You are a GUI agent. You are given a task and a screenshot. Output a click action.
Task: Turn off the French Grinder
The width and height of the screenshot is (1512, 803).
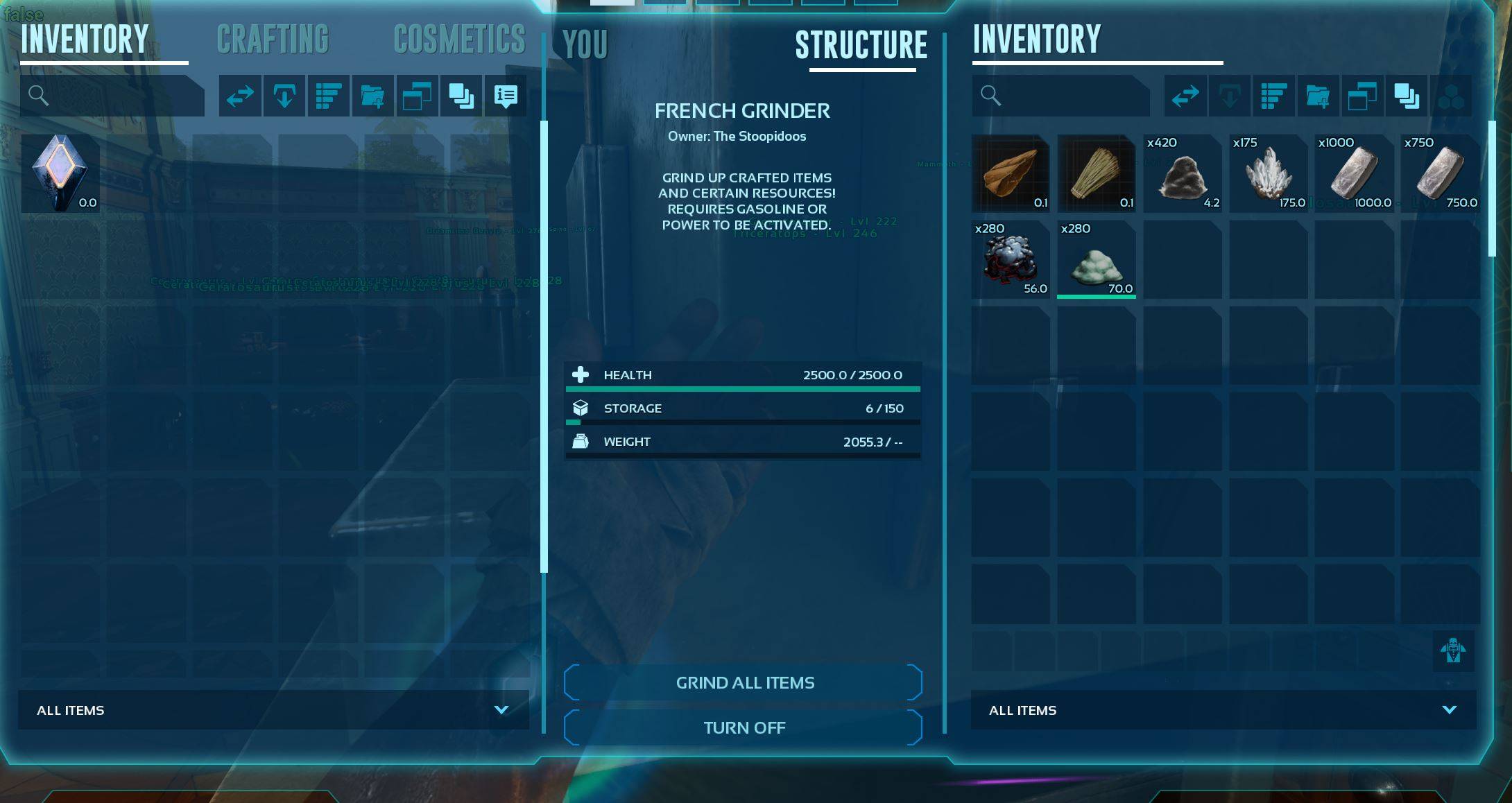click(x=744, y=727)
